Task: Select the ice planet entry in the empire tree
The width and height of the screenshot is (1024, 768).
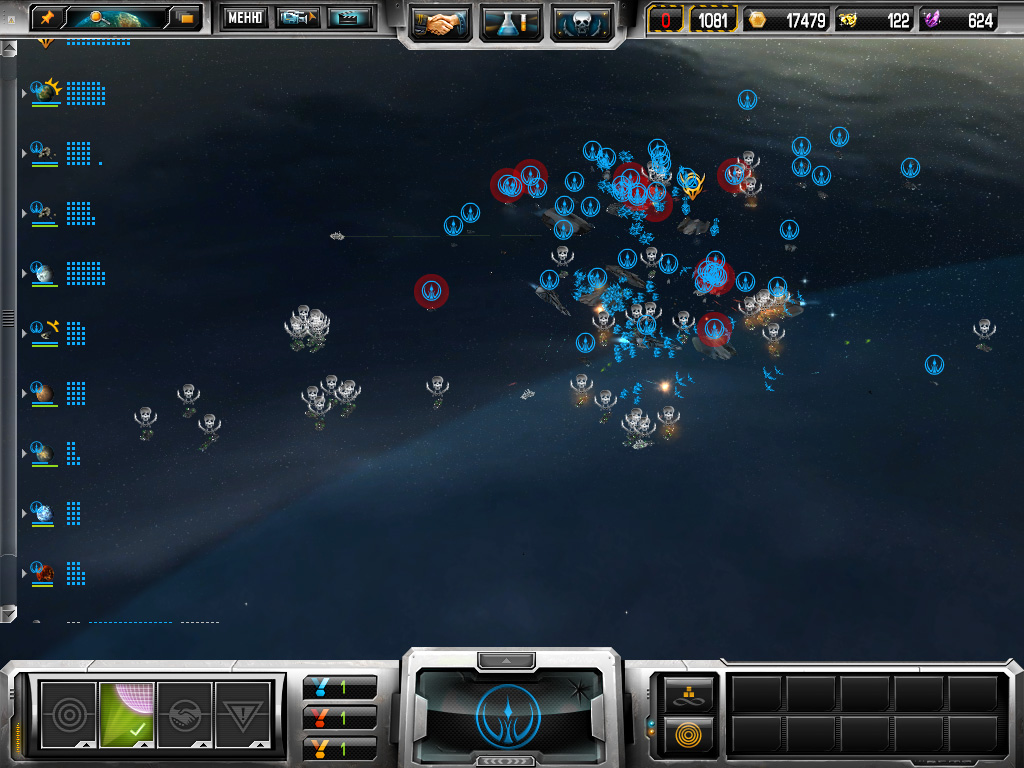Action: click(43, 513)
